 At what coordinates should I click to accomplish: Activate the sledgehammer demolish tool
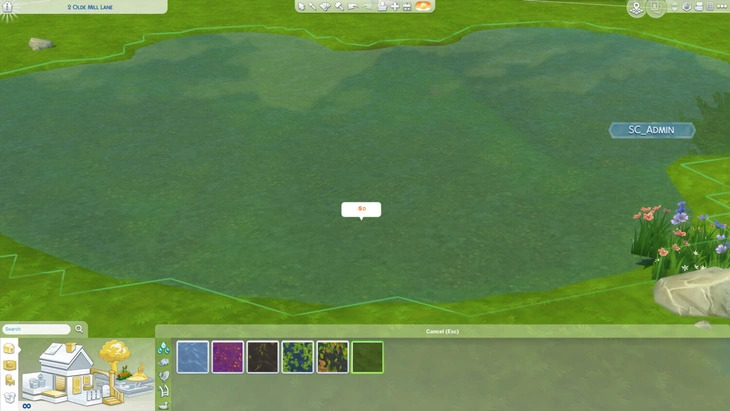click(x=339, y=6)
